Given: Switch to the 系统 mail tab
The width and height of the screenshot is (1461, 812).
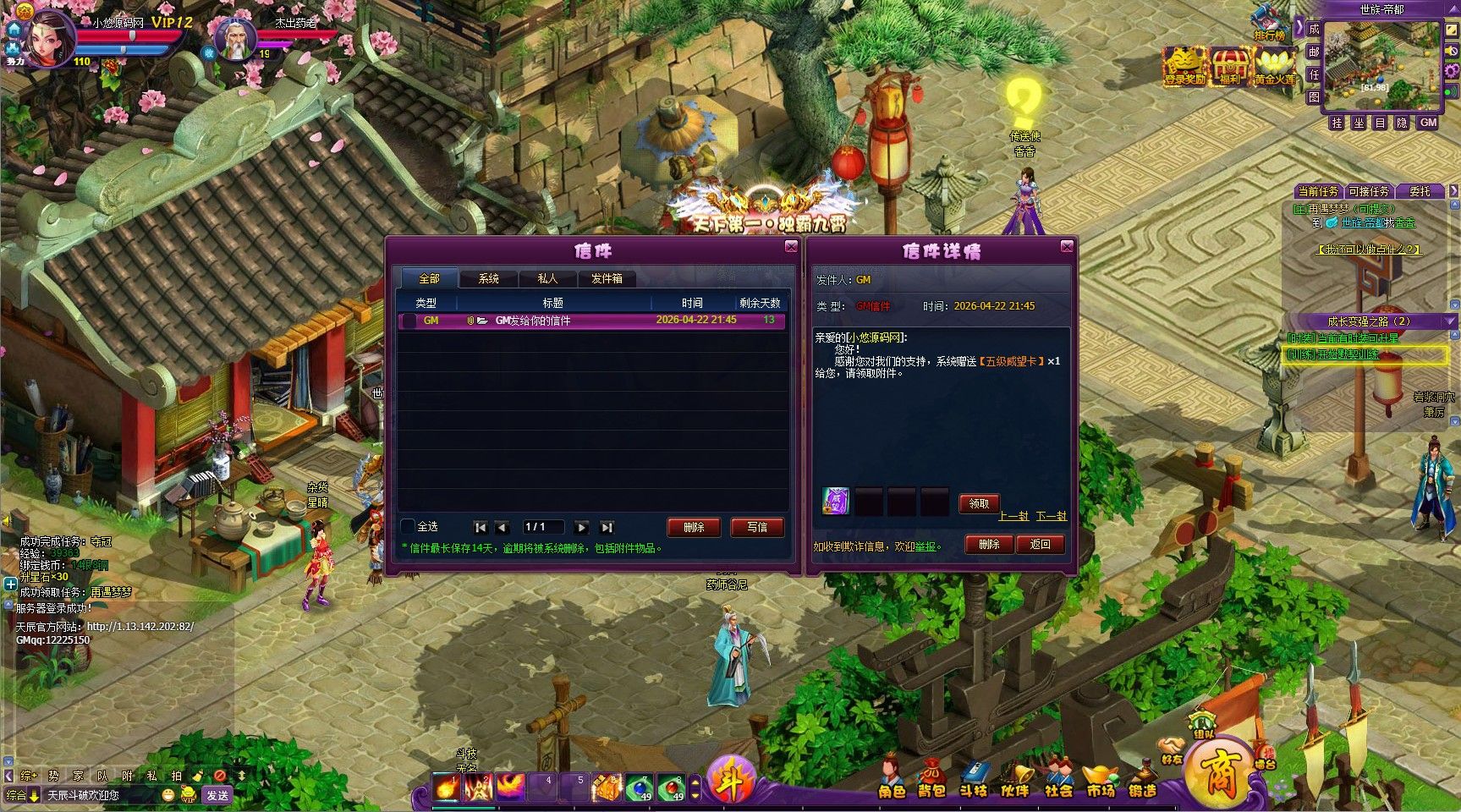Looking at the screenshot, I should click(x=488, y=278).
